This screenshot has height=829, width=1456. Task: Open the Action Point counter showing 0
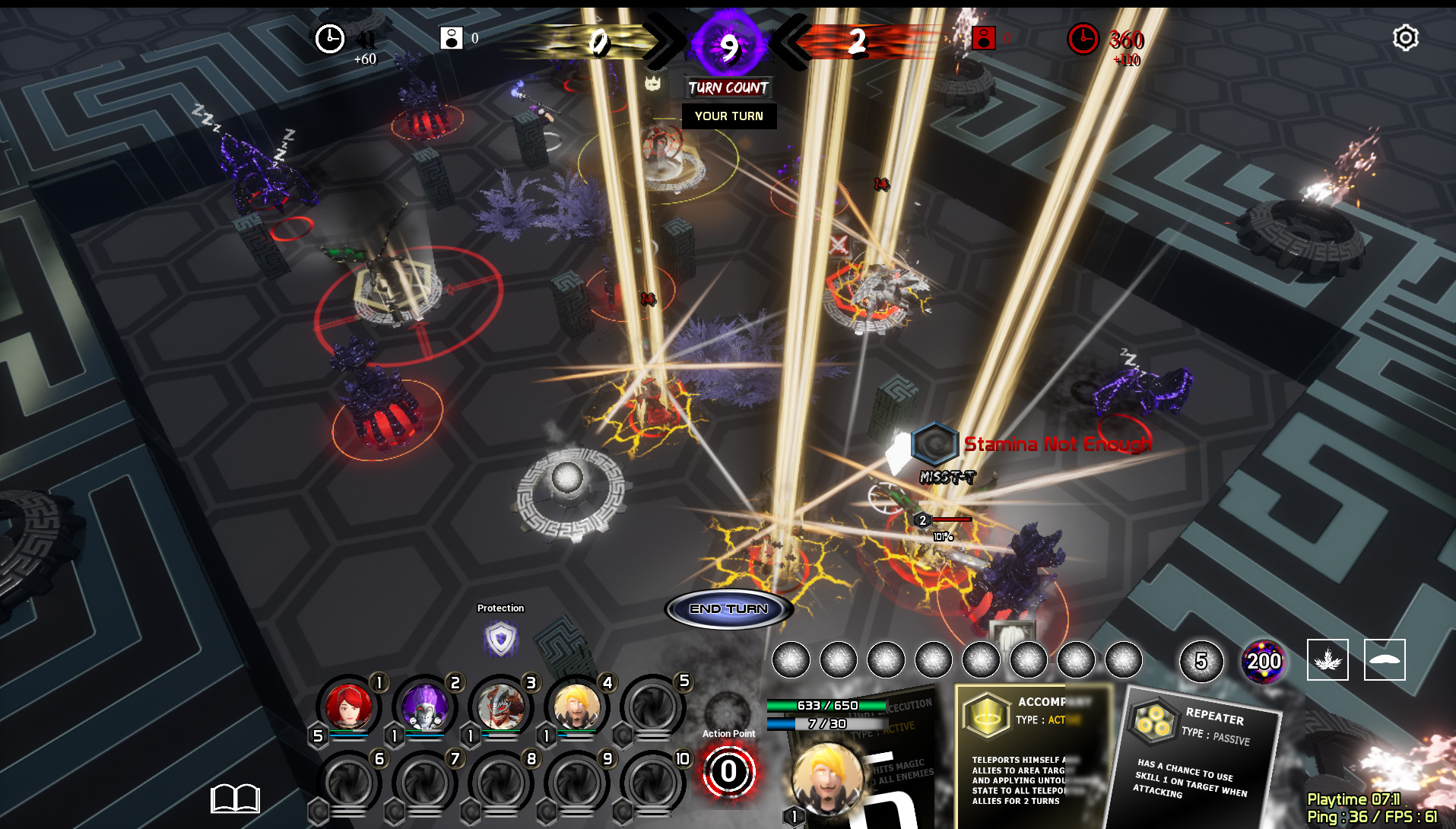728,772
